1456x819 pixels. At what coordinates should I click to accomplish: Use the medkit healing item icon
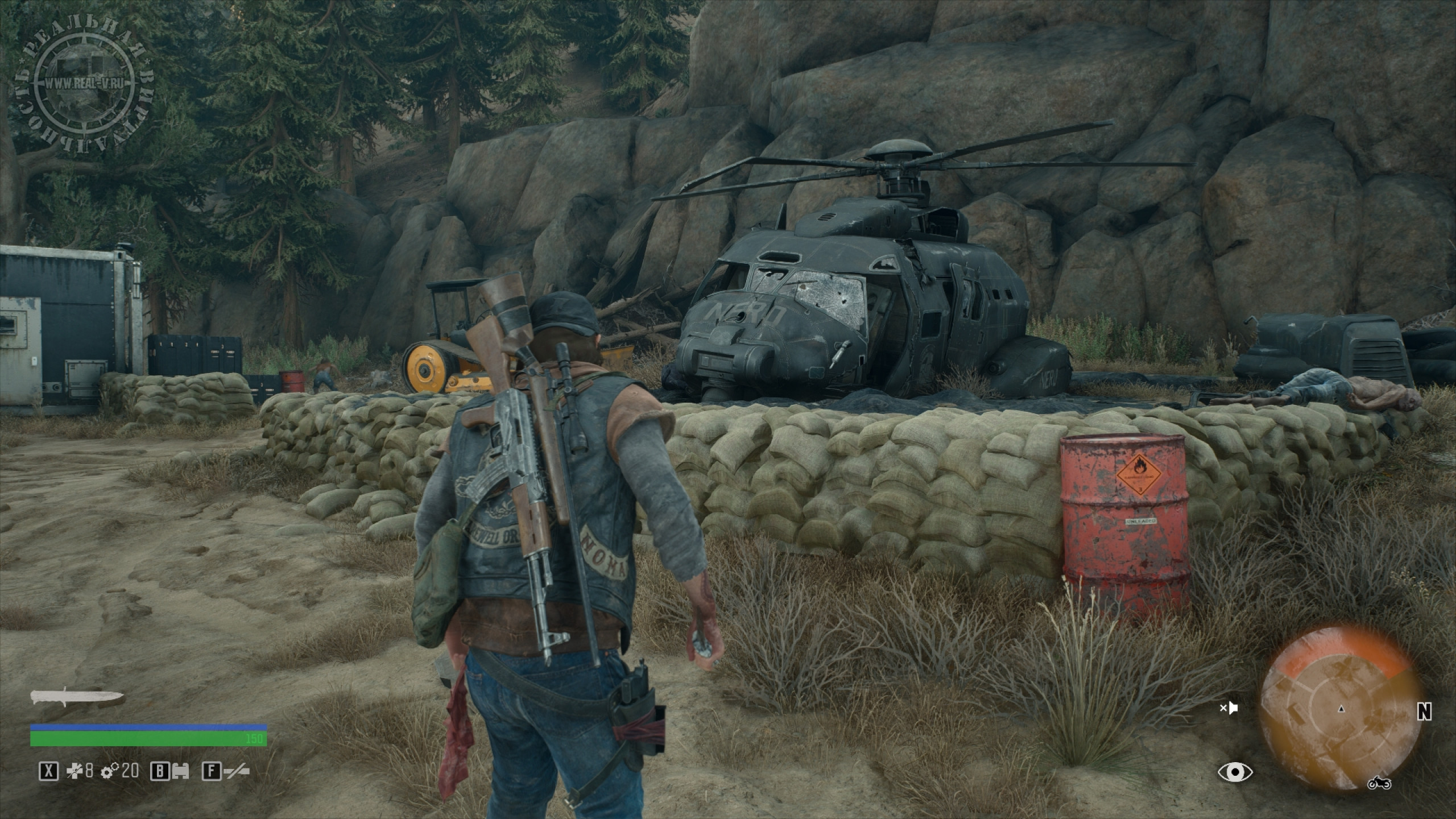tap(75, 772)
